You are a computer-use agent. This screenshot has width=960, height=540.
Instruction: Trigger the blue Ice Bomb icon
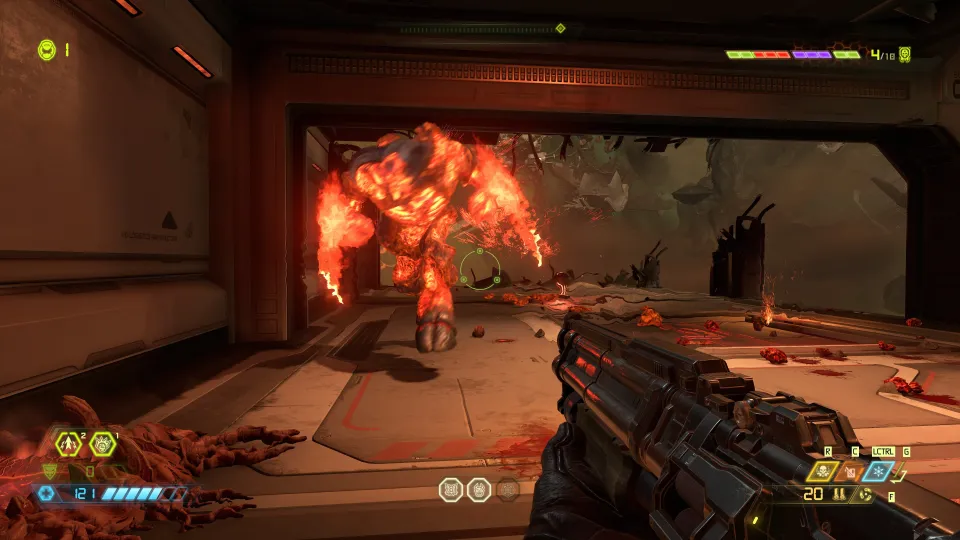click(x=879, y=472)
